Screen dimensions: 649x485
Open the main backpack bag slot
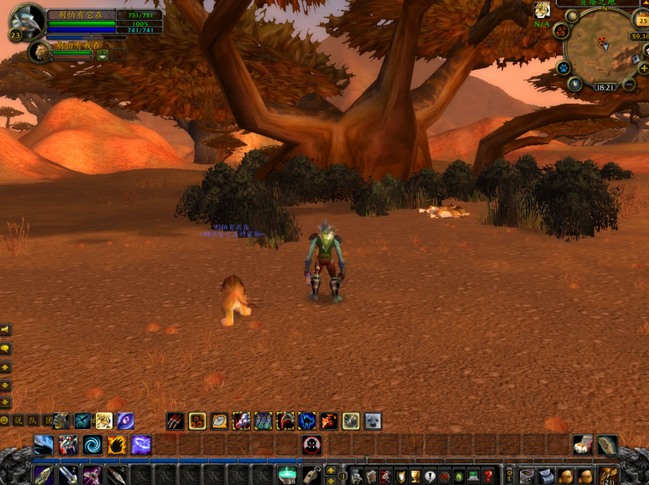(x=608, y=476)
